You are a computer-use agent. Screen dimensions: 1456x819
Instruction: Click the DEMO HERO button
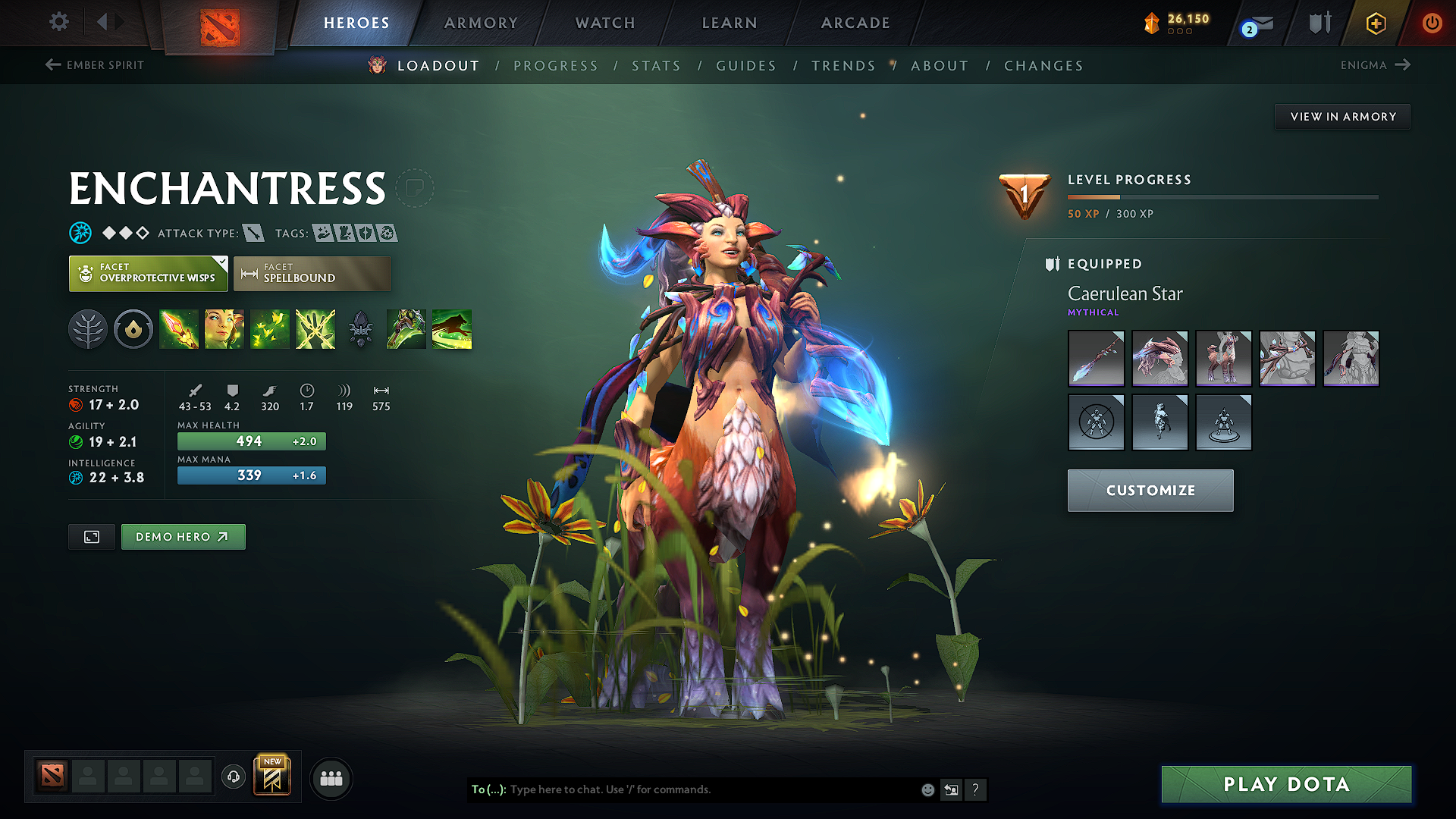(x=183, y=536)
